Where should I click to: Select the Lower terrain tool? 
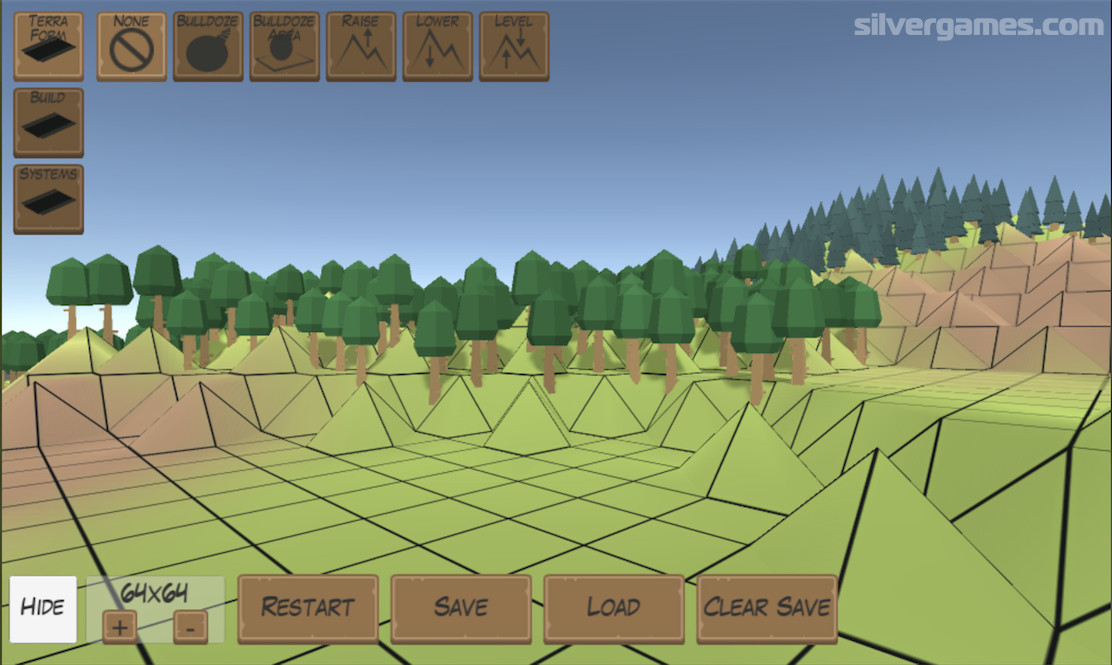pyautogui.click(x=438, y=46)
